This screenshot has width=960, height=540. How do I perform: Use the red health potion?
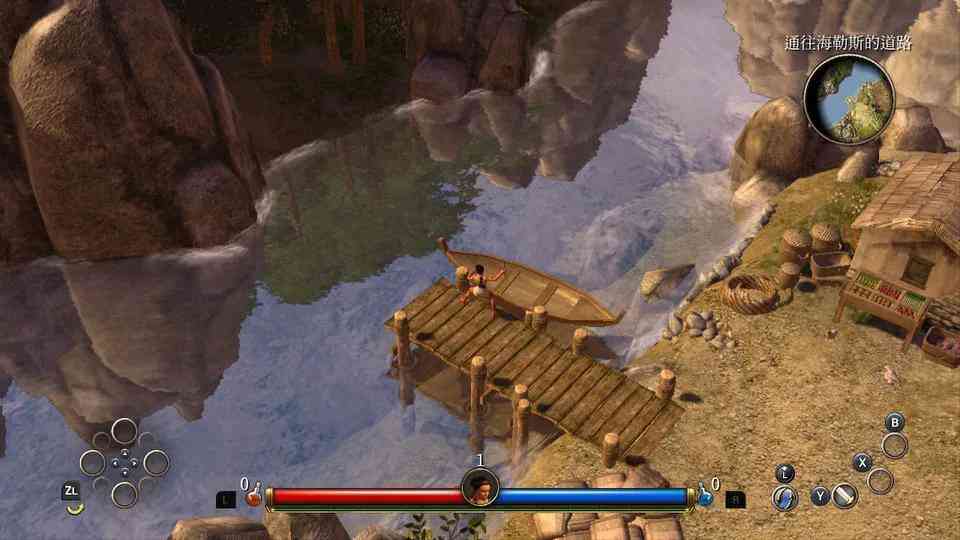pyautogui.click(x=254, y=494)
